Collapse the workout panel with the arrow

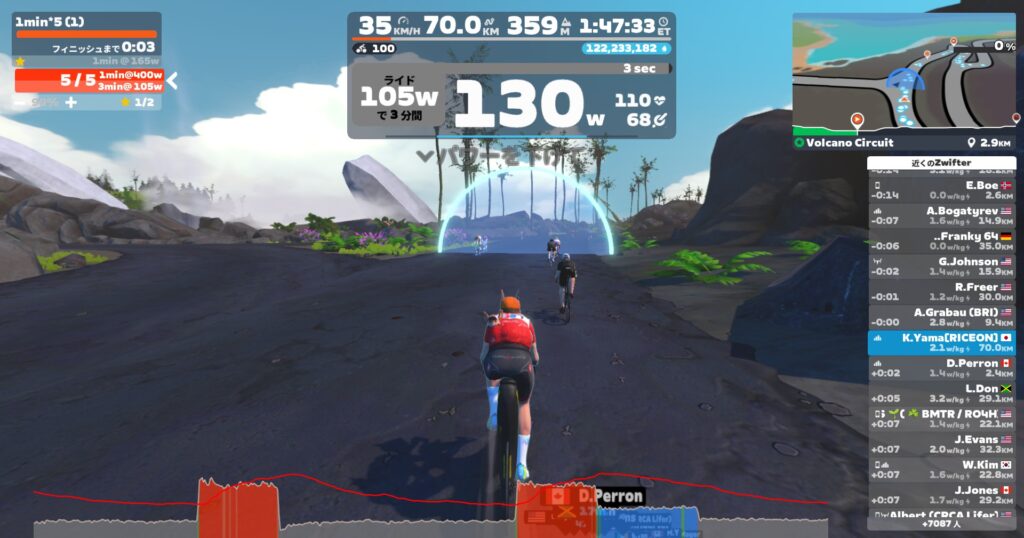coord(172,80)
